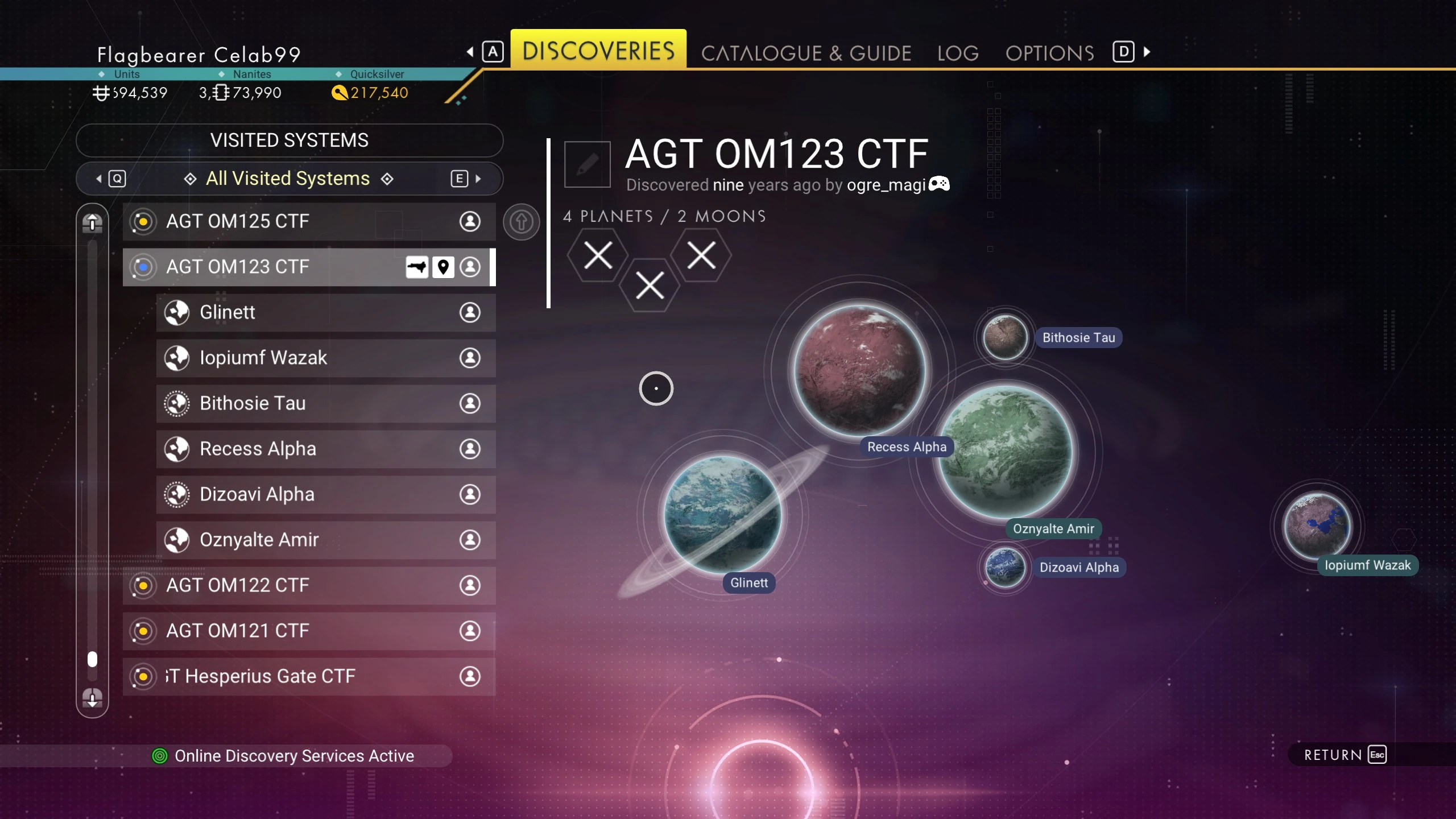Switch to the Catalogue & Guide tab

(806, 53)
